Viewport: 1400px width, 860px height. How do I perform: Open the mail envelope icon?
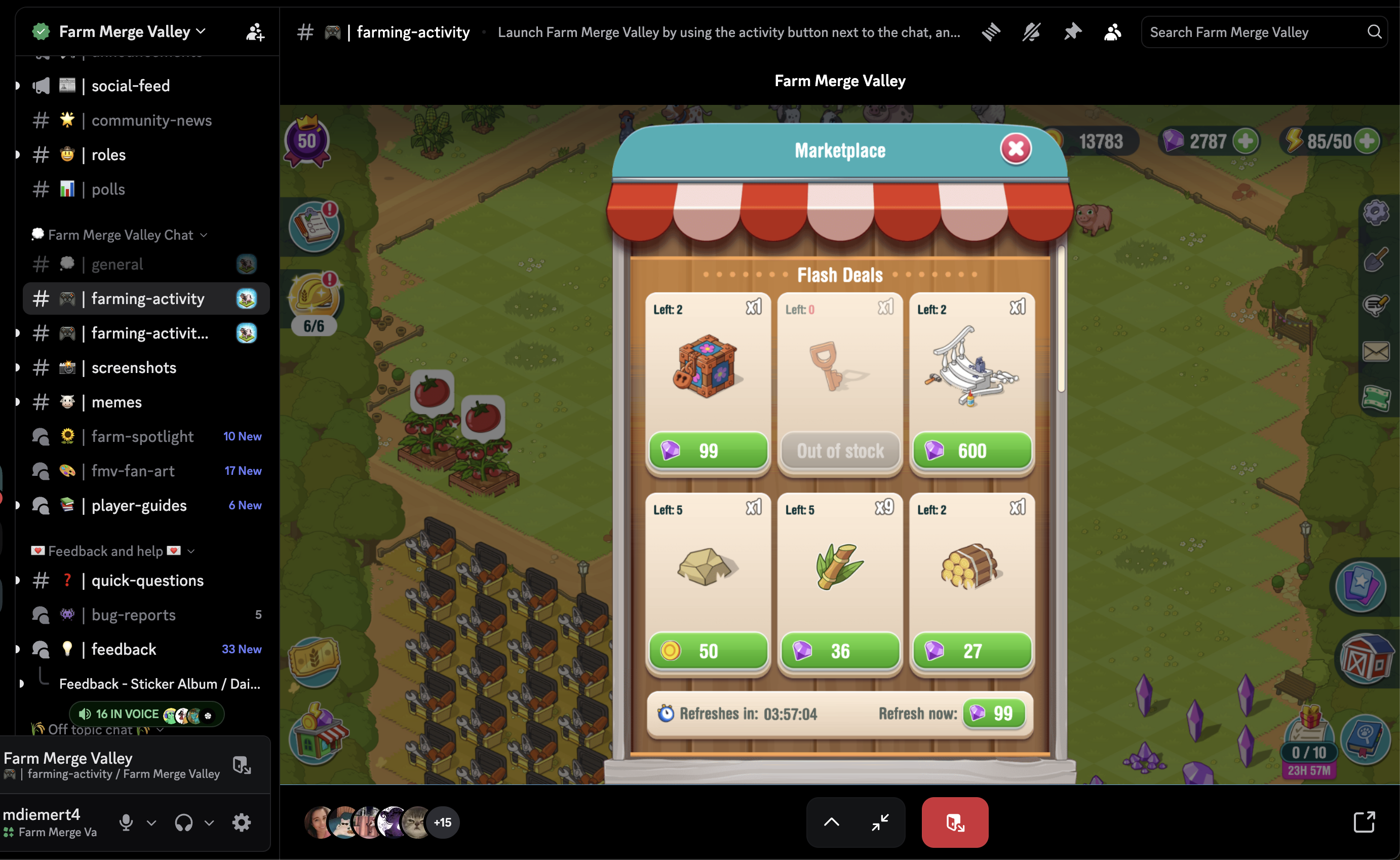pyautogui.click(x=1376, y=352)
